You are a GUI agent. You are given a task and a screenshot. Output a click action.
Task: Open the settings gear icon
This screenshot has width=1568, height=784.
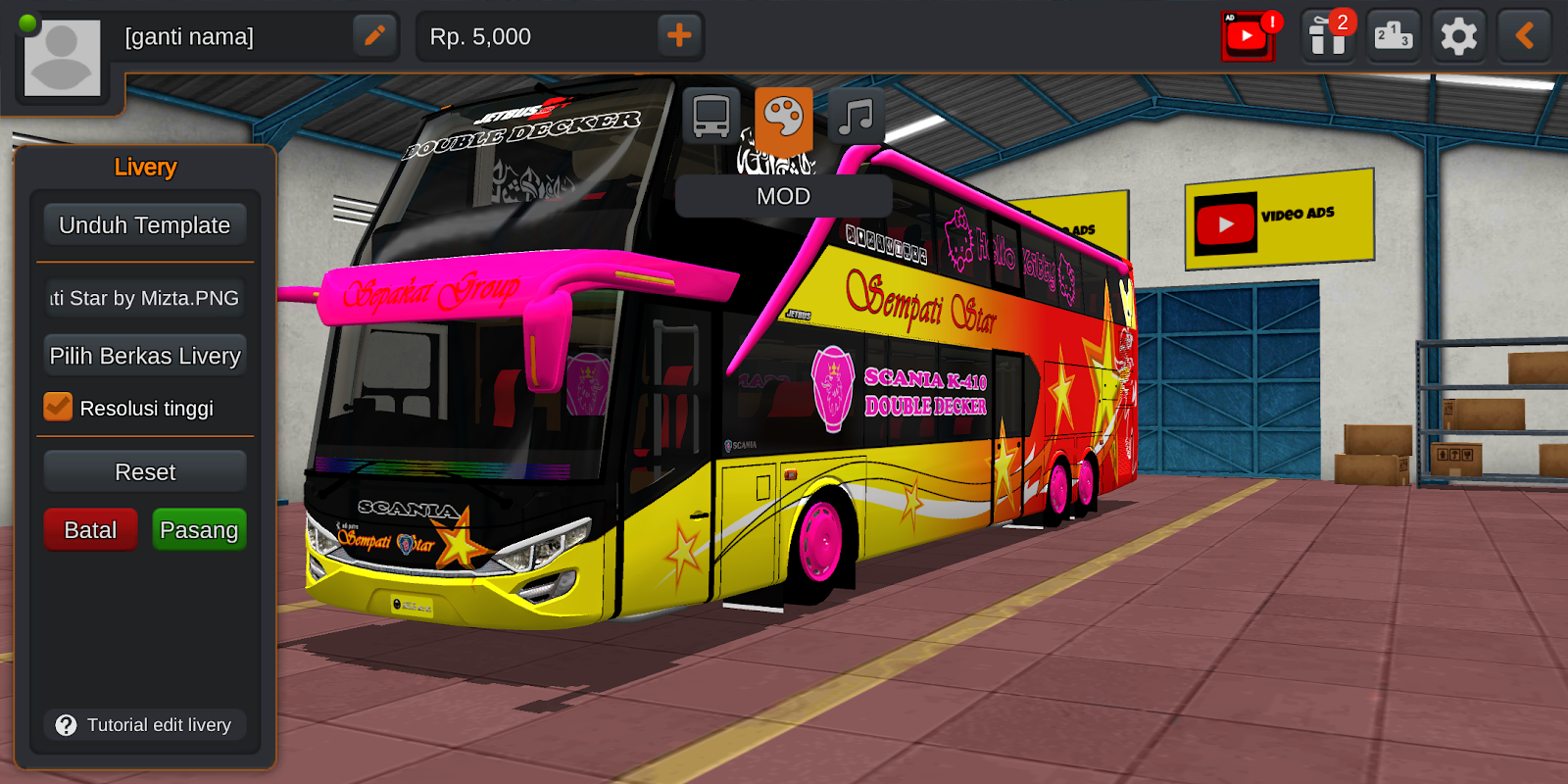[1458, 36]
